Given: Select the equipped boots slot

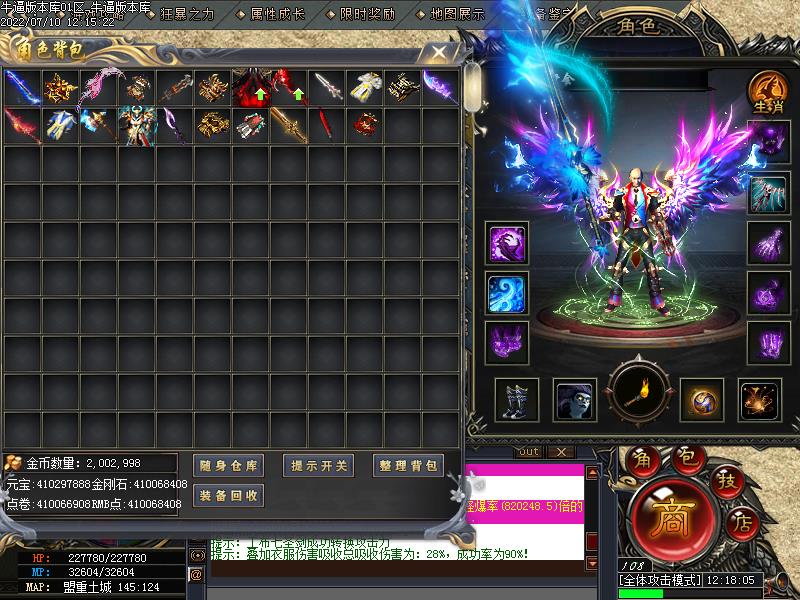Looking at the screenshot, I should [x=516, y=400].
